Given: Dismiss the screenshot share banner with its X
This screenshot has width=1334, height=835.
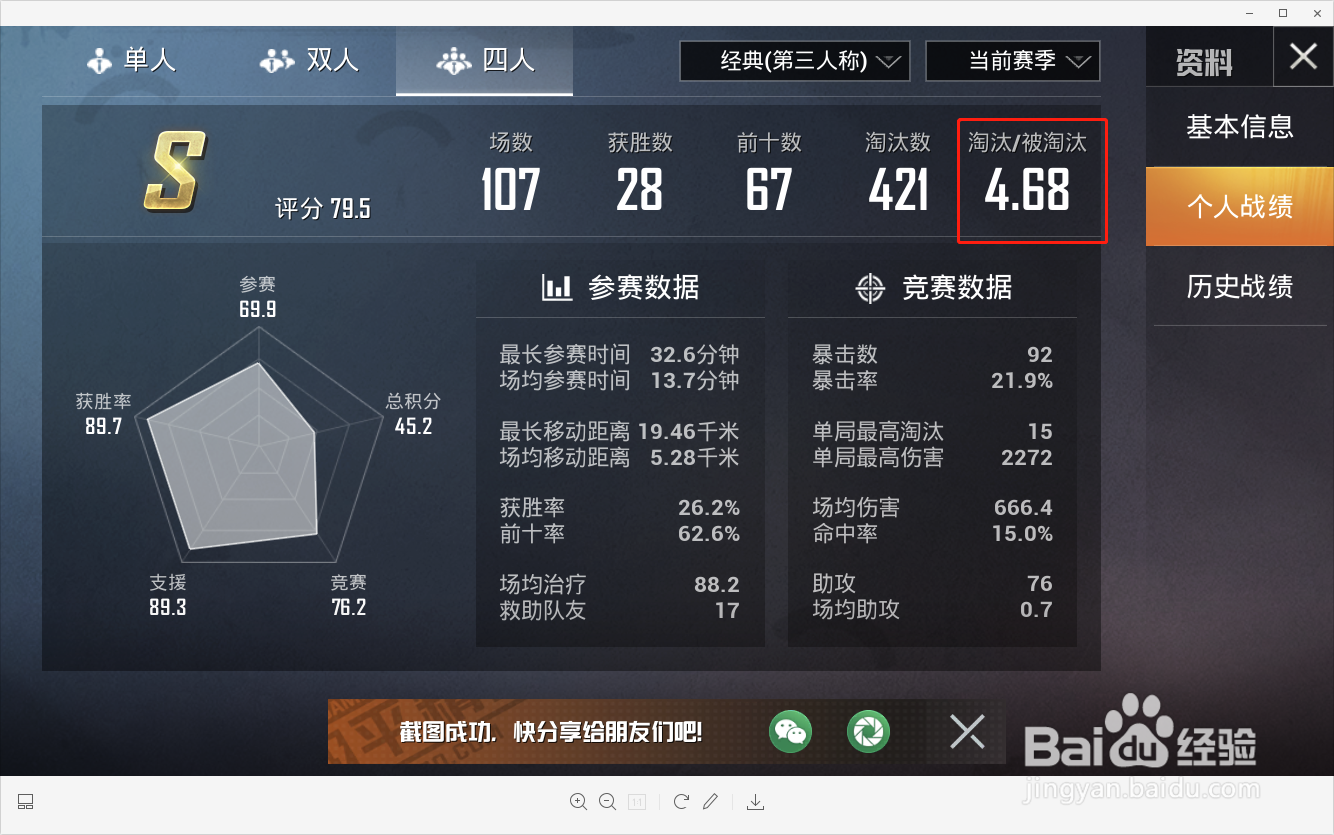Looking at the screenshot, I should [x=966, y=732].
